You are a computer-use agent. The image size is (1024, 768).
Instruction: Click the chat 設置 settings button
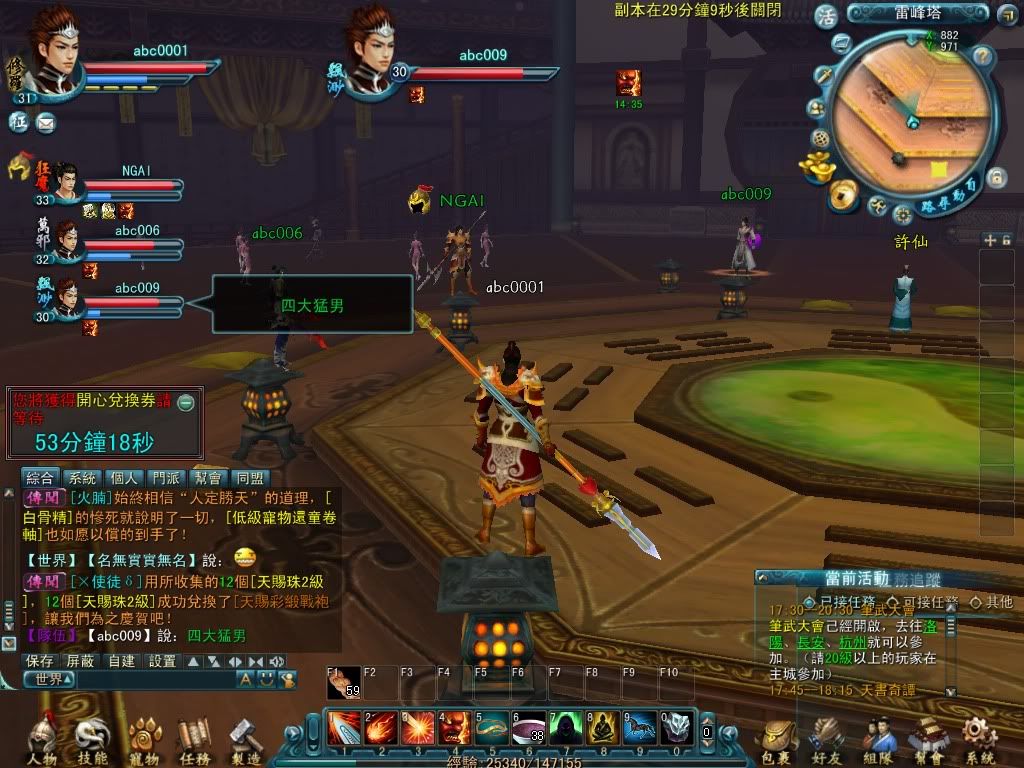[x=162, y=661]
